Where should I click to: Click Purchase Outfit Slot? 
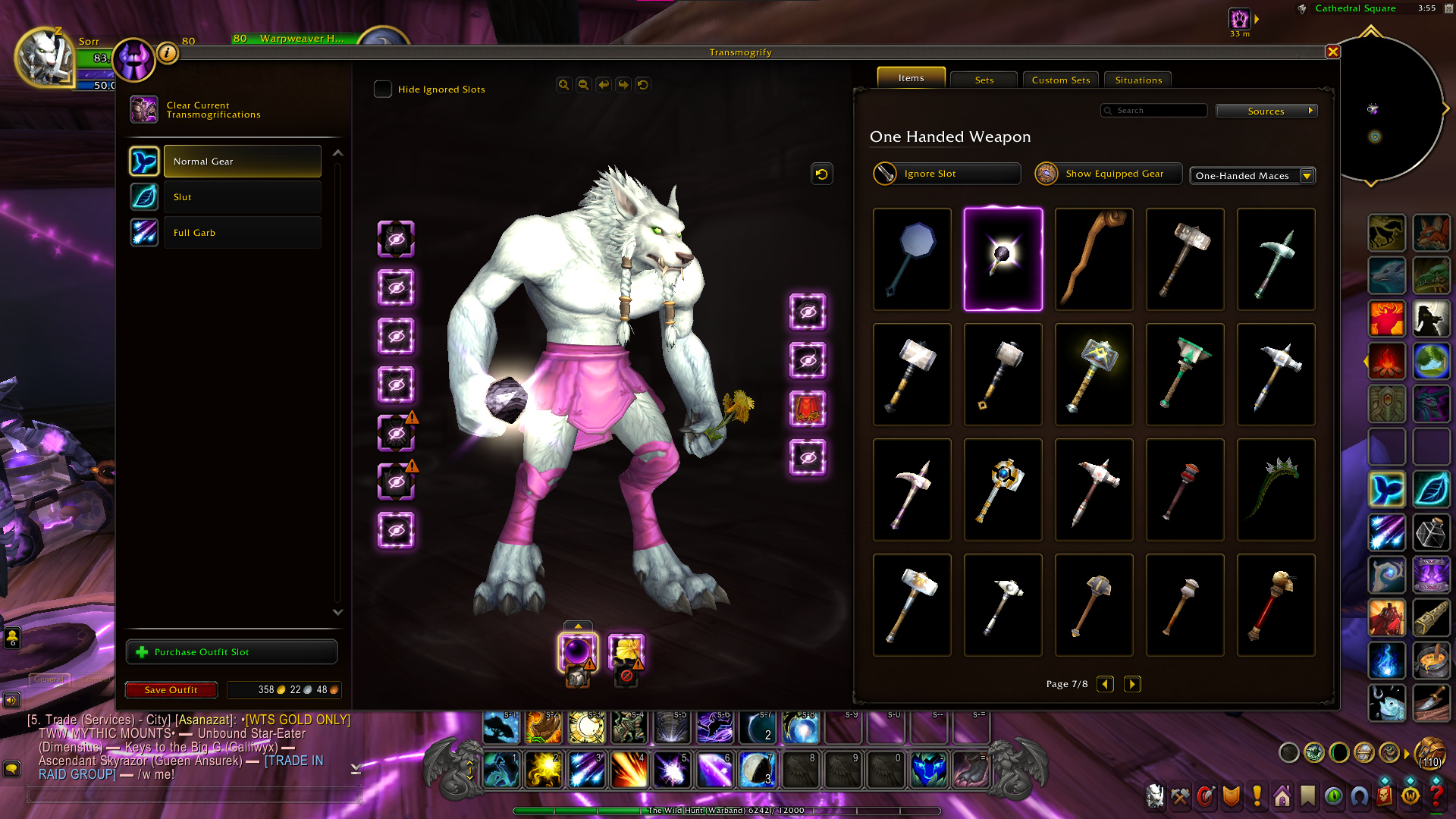(x=231, y=652)
